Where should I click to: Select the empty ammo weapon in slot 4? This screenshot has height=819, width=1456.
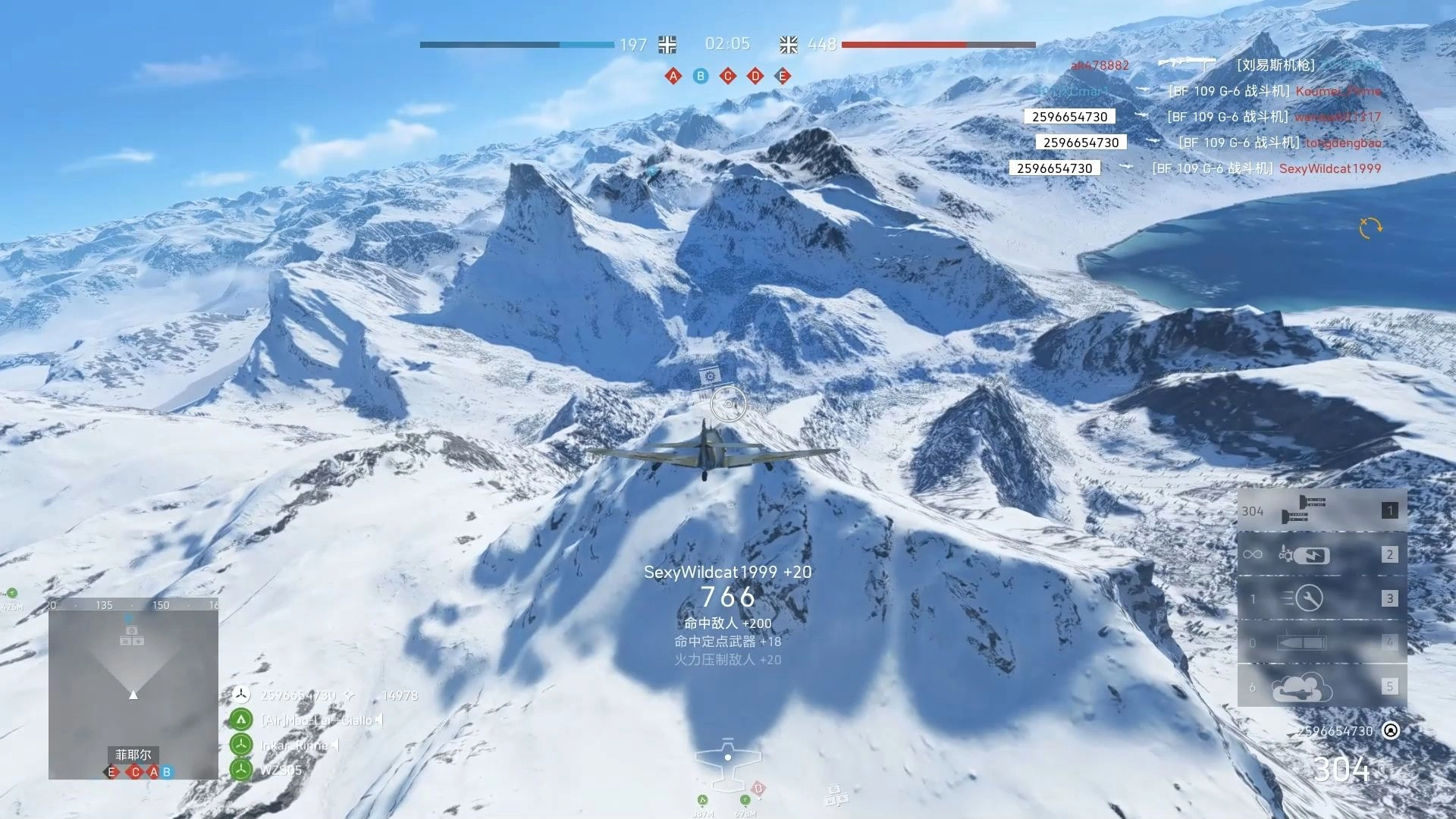tap(1321, 642)
